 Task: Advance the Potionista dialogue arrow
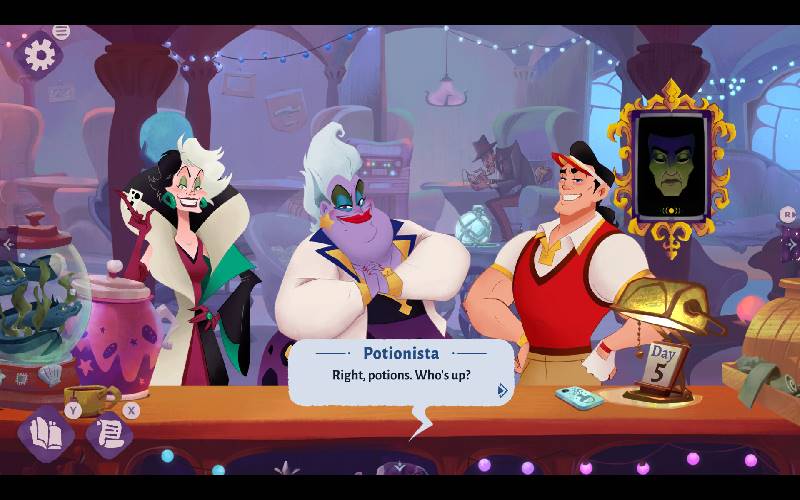[x=502, y=390]
